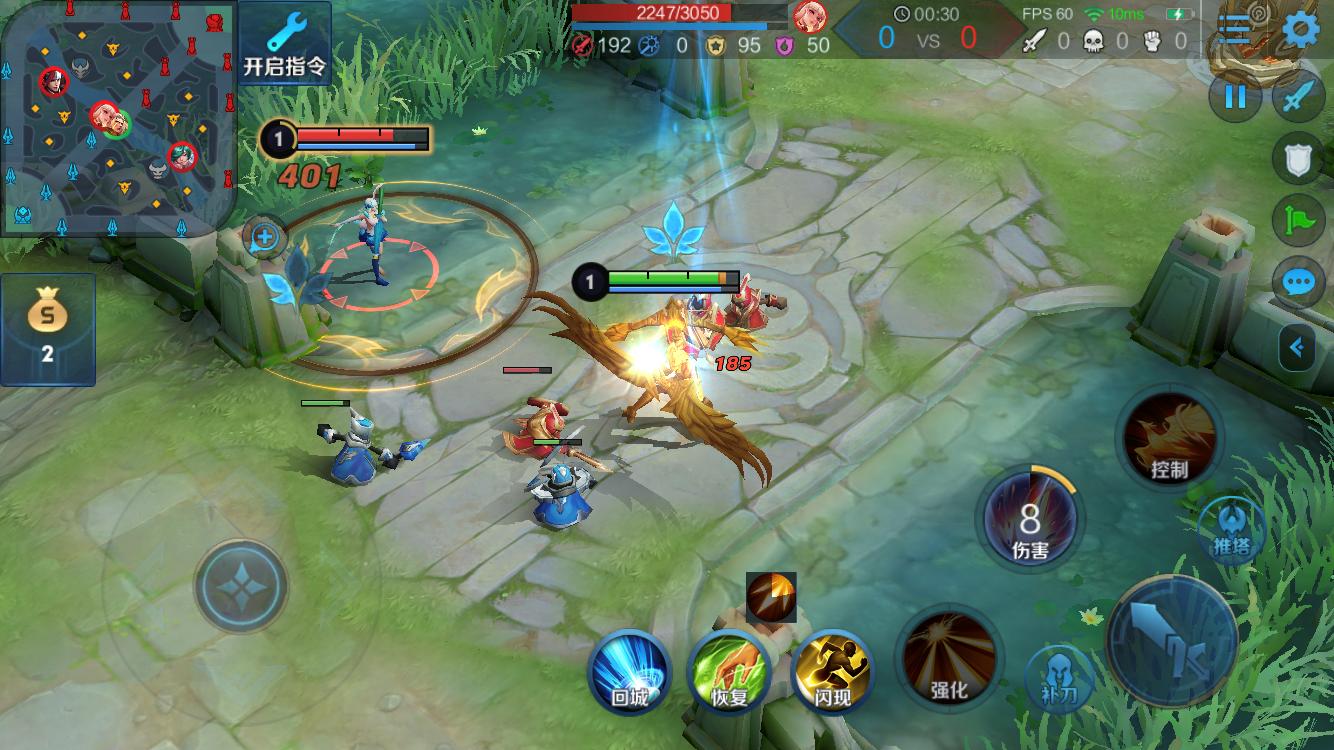The height and width of the screenshot is (750, 1334).
Task: Open the 开启指令 wrench command button
Action: (285, 44)
